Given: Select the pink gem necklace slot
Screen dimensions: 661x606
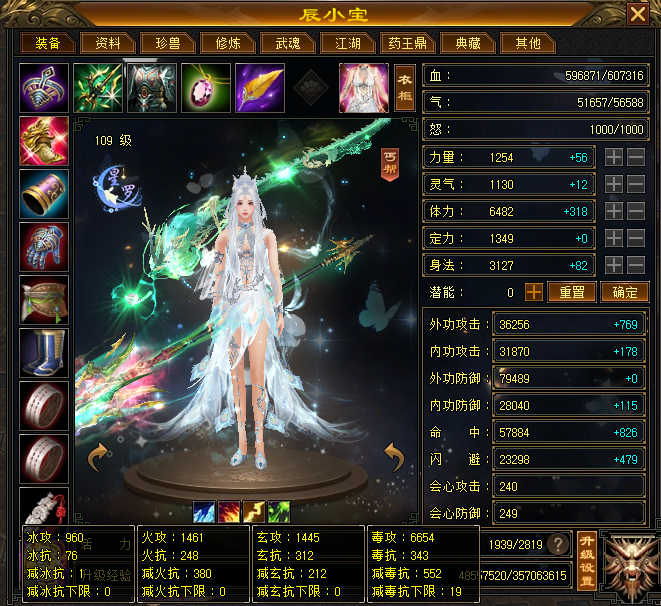Looking at the screenshot, I should (206, 87).
